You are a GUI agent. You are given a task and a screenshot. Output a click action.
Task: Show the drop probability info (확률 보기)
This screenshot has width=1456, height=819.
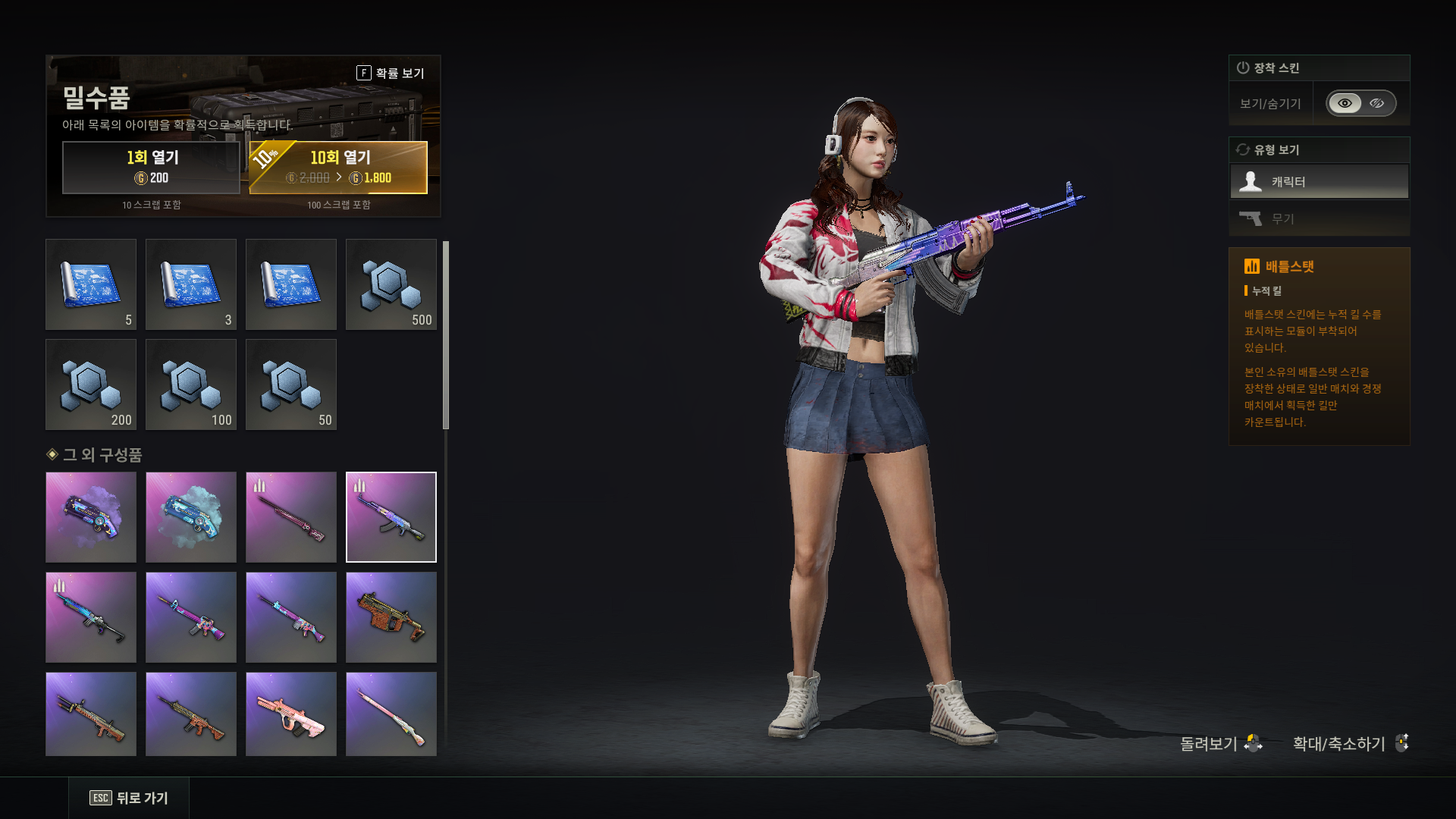391,73
